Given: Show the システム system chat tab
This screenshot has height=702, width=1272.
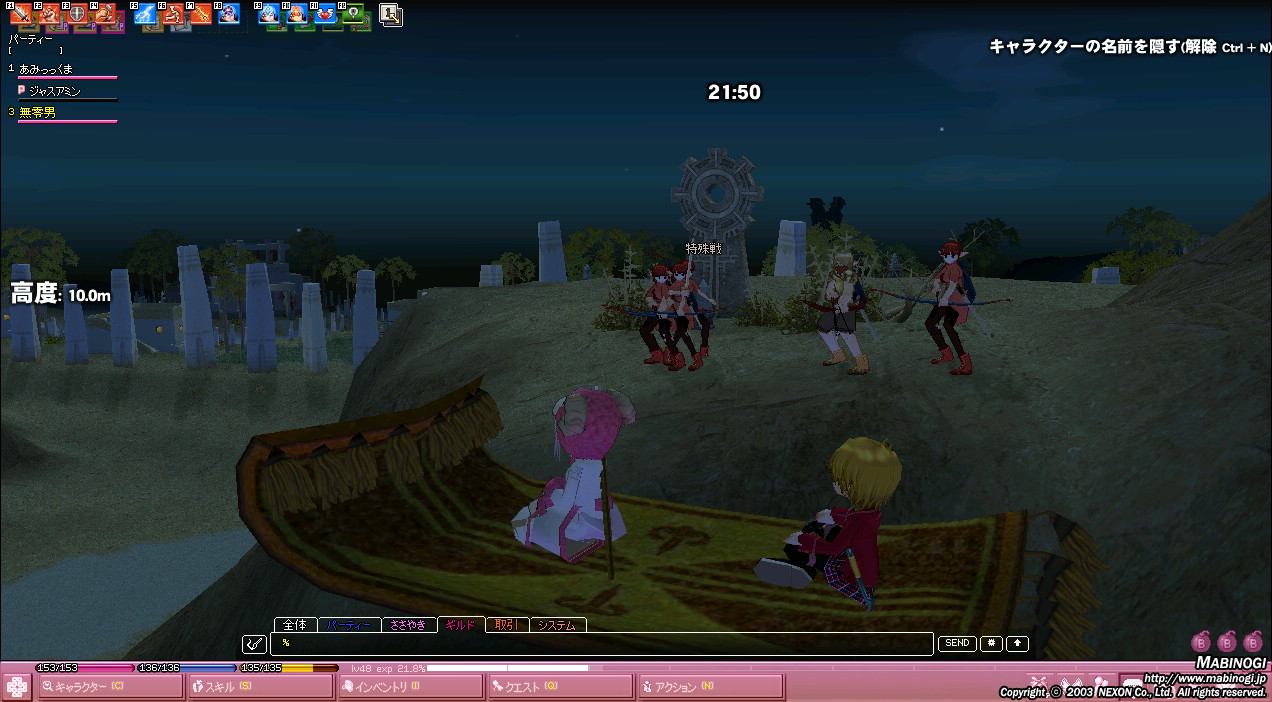Looking at the screenshot, I should click(x=557, y=625).
